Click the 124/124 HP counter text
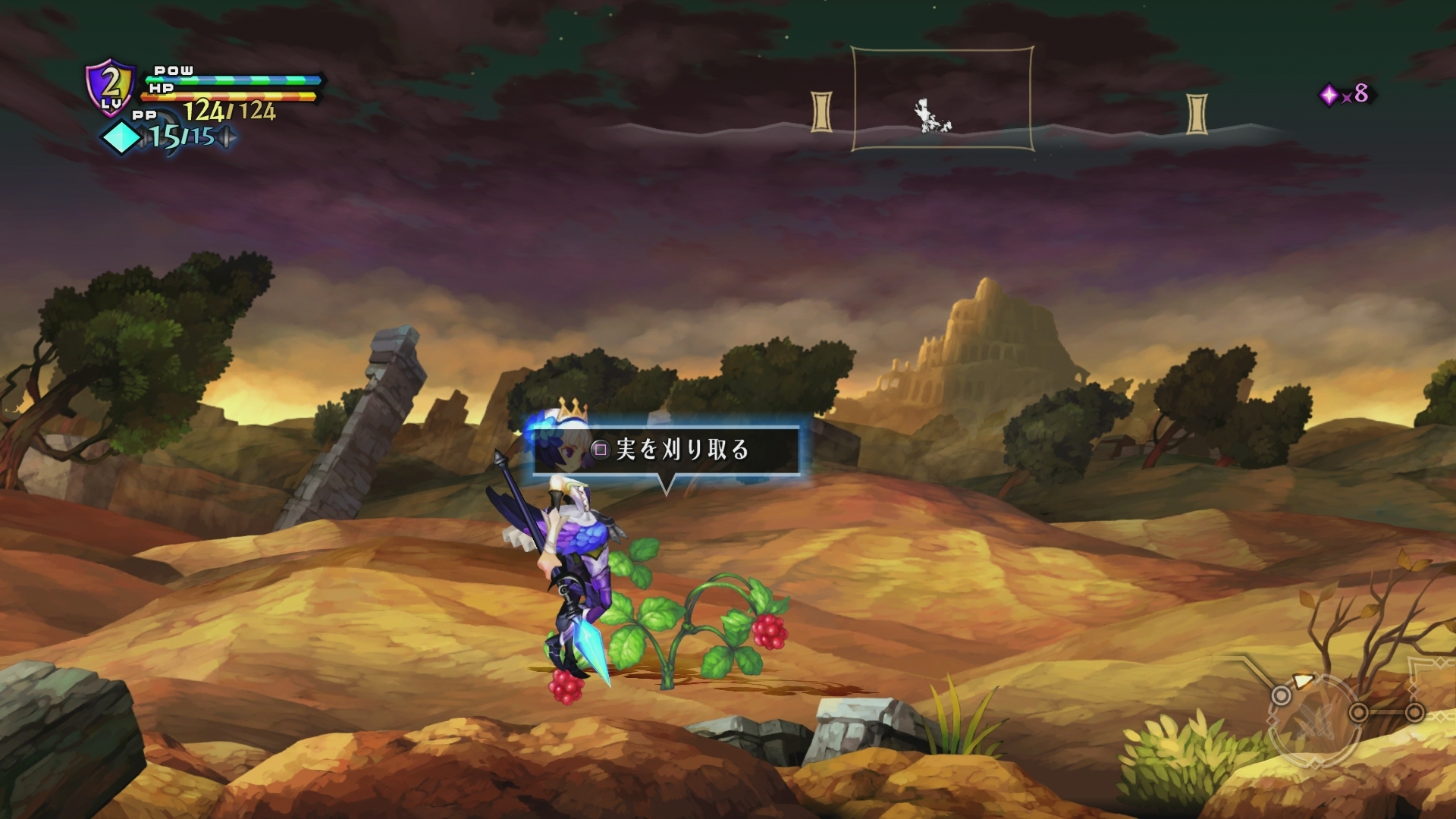 pyautogui.click(x=229, y=111)
